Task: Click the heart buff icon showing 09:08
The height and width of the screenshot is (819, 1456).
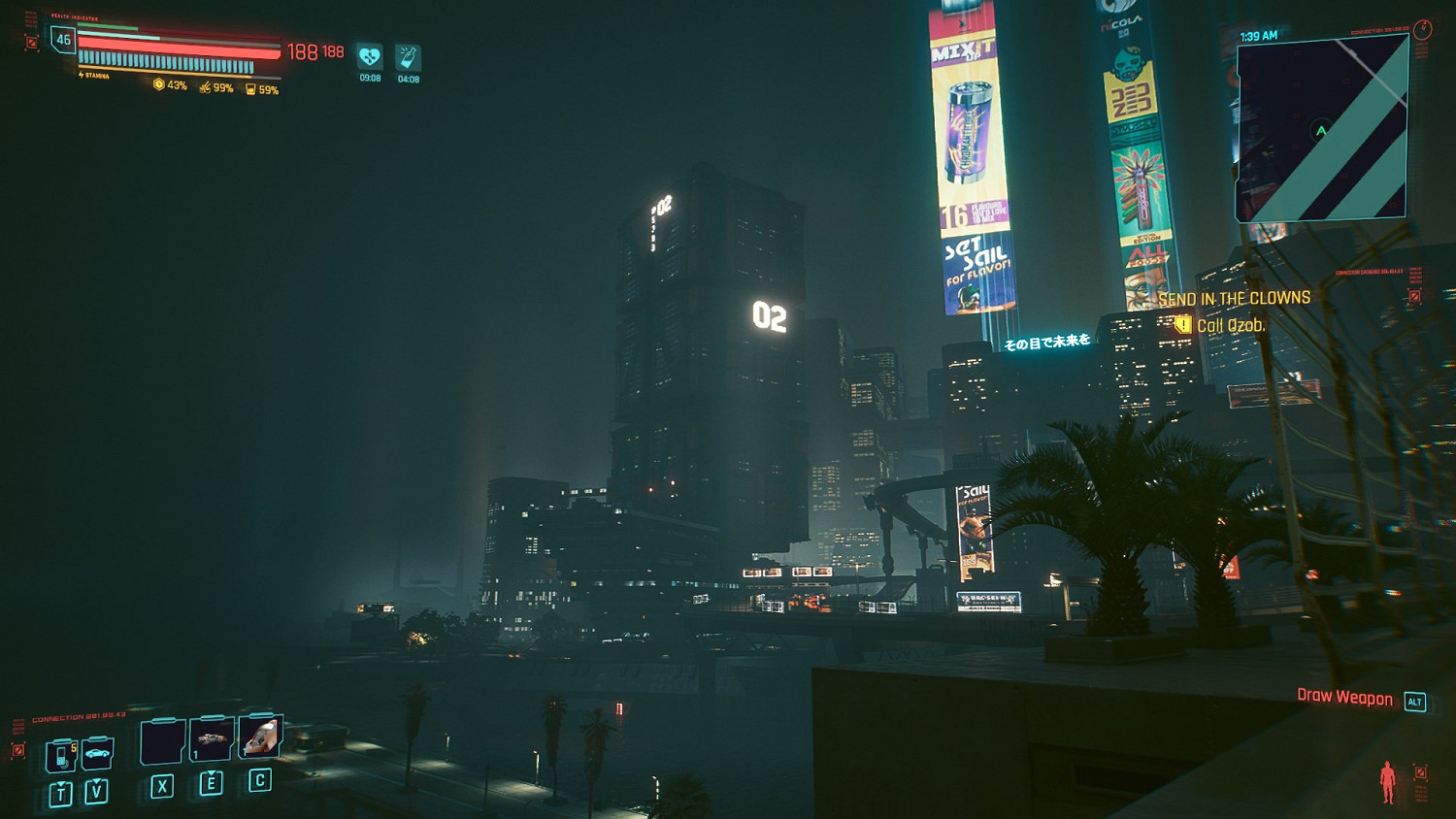Action: pos(369,55)
